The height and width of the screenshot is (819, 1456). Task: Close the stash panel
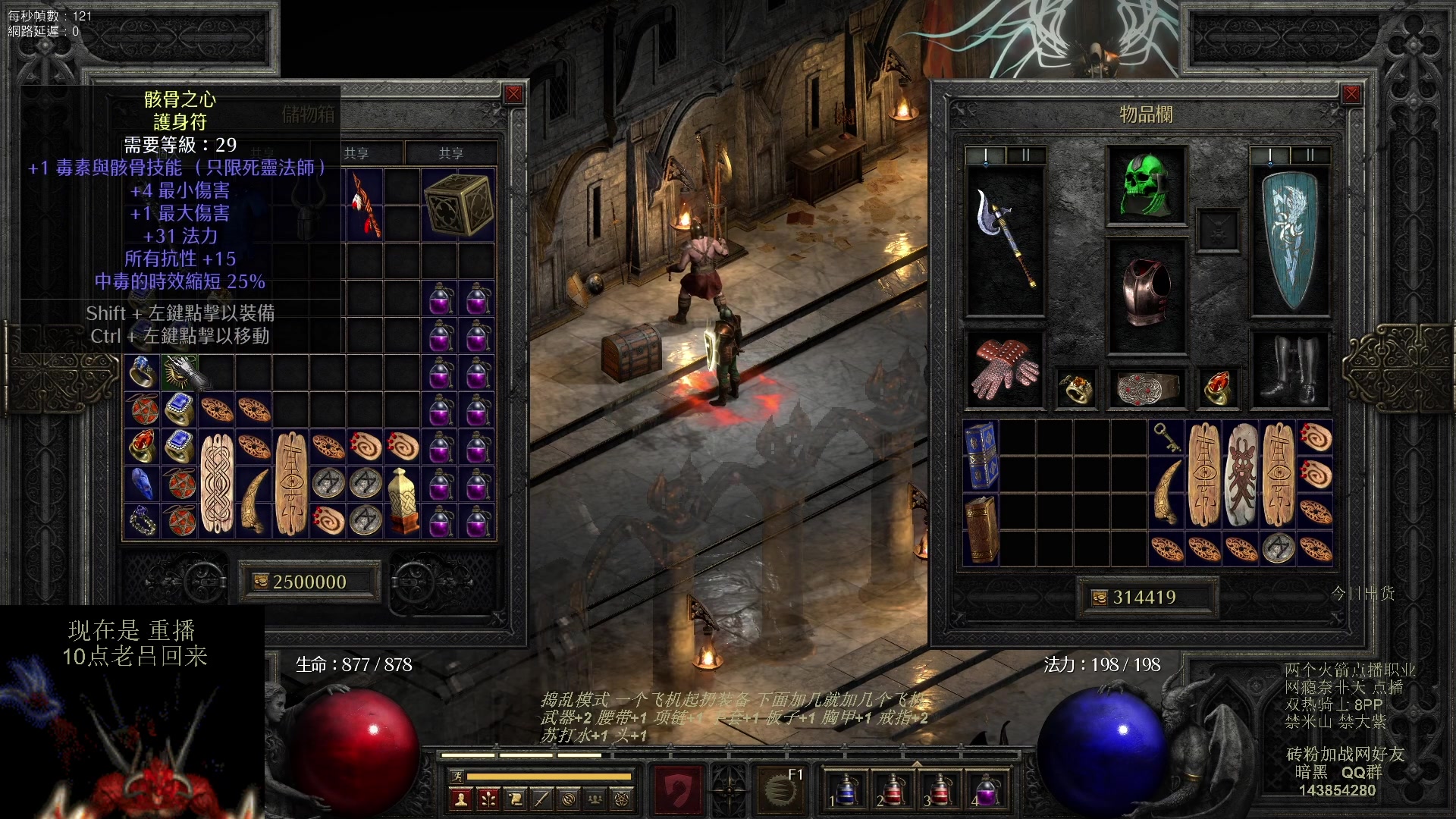coord(513,94)
